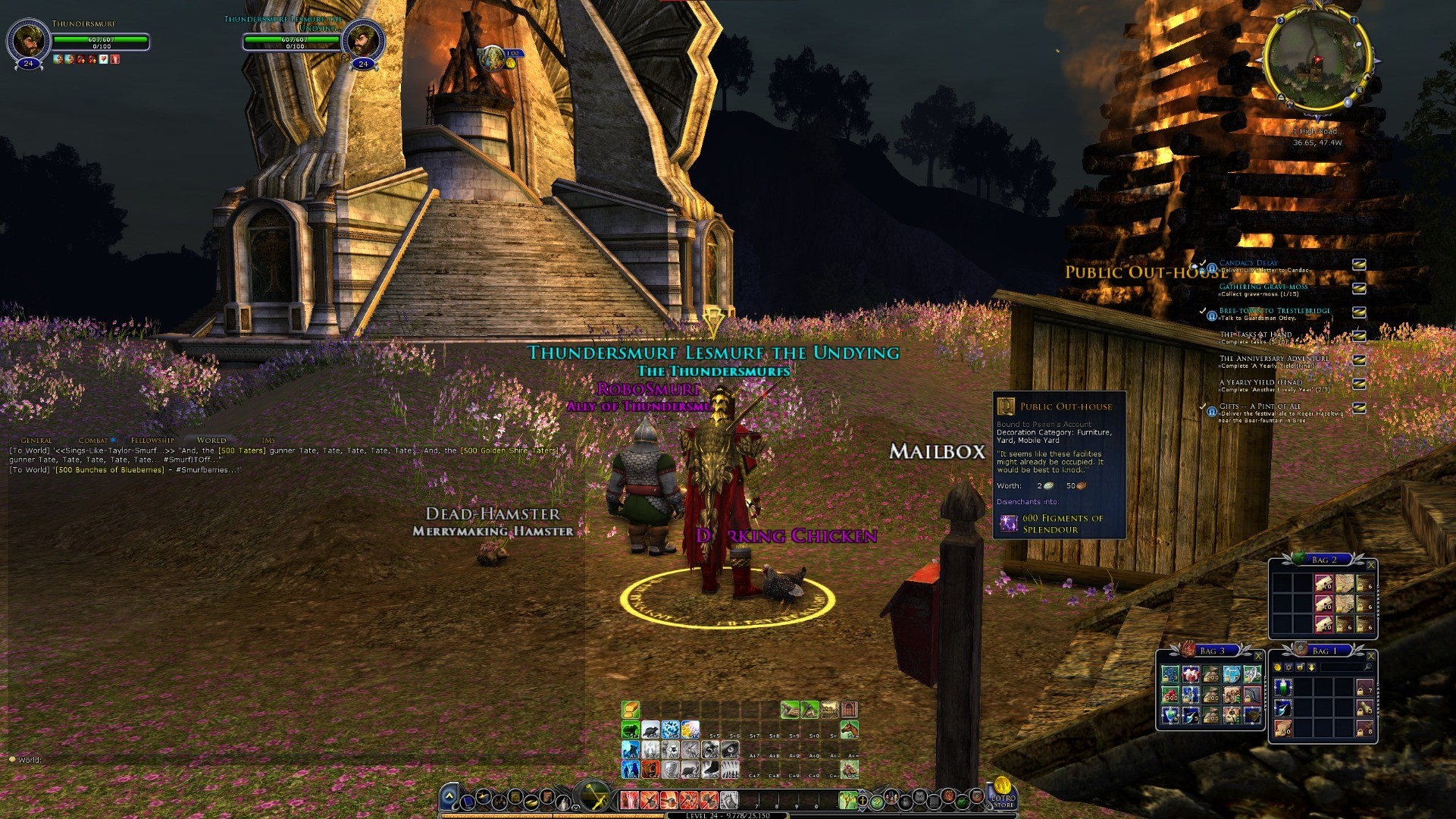Open the Gathering Grave-moss quest entry

pyautogui.click(x=1263, y=287)
